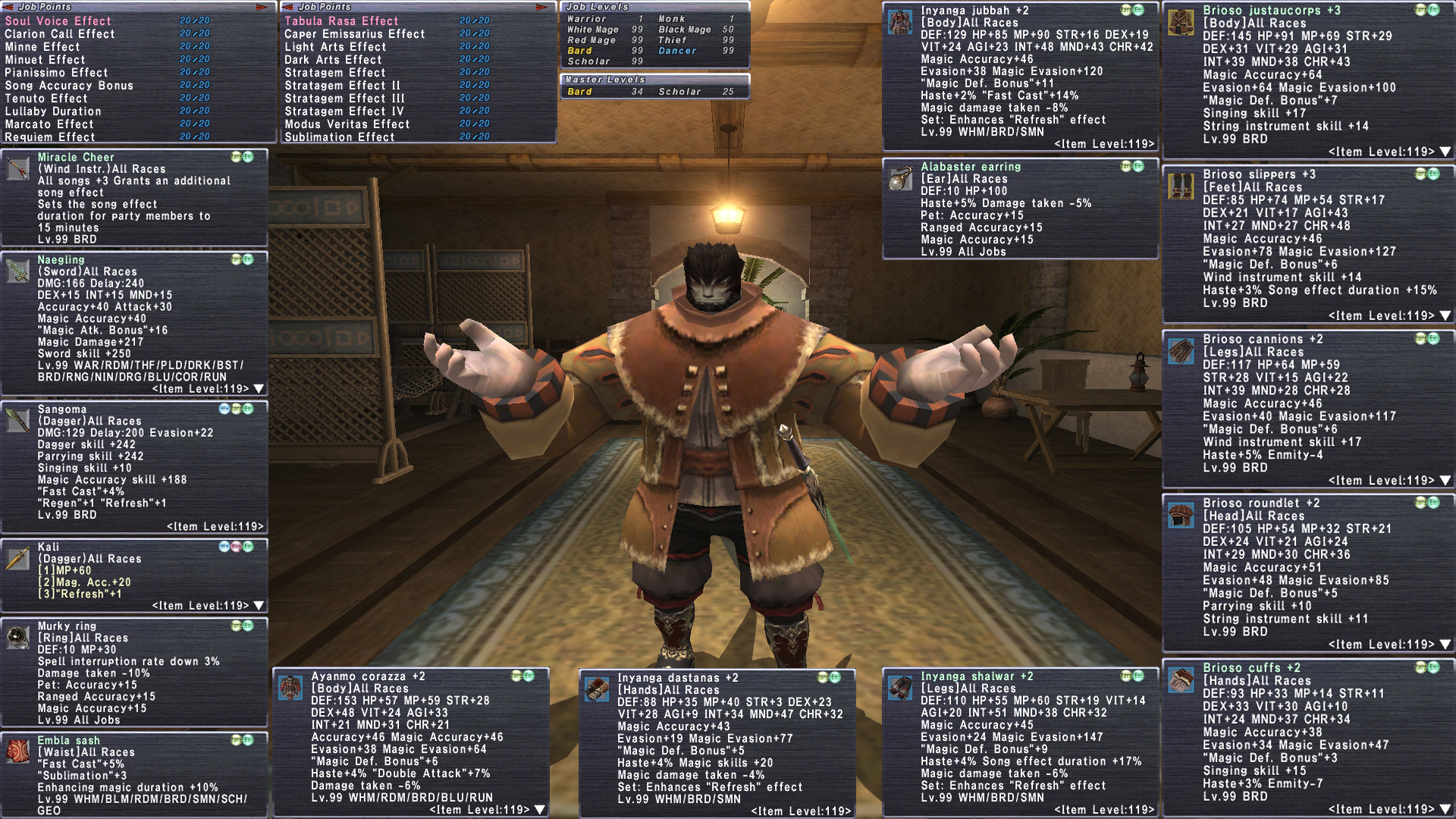The height and width of the screenshot is (819, 1456).
Task: Expand the Kali dagger tooltip arrow
Action: point(259,606)
